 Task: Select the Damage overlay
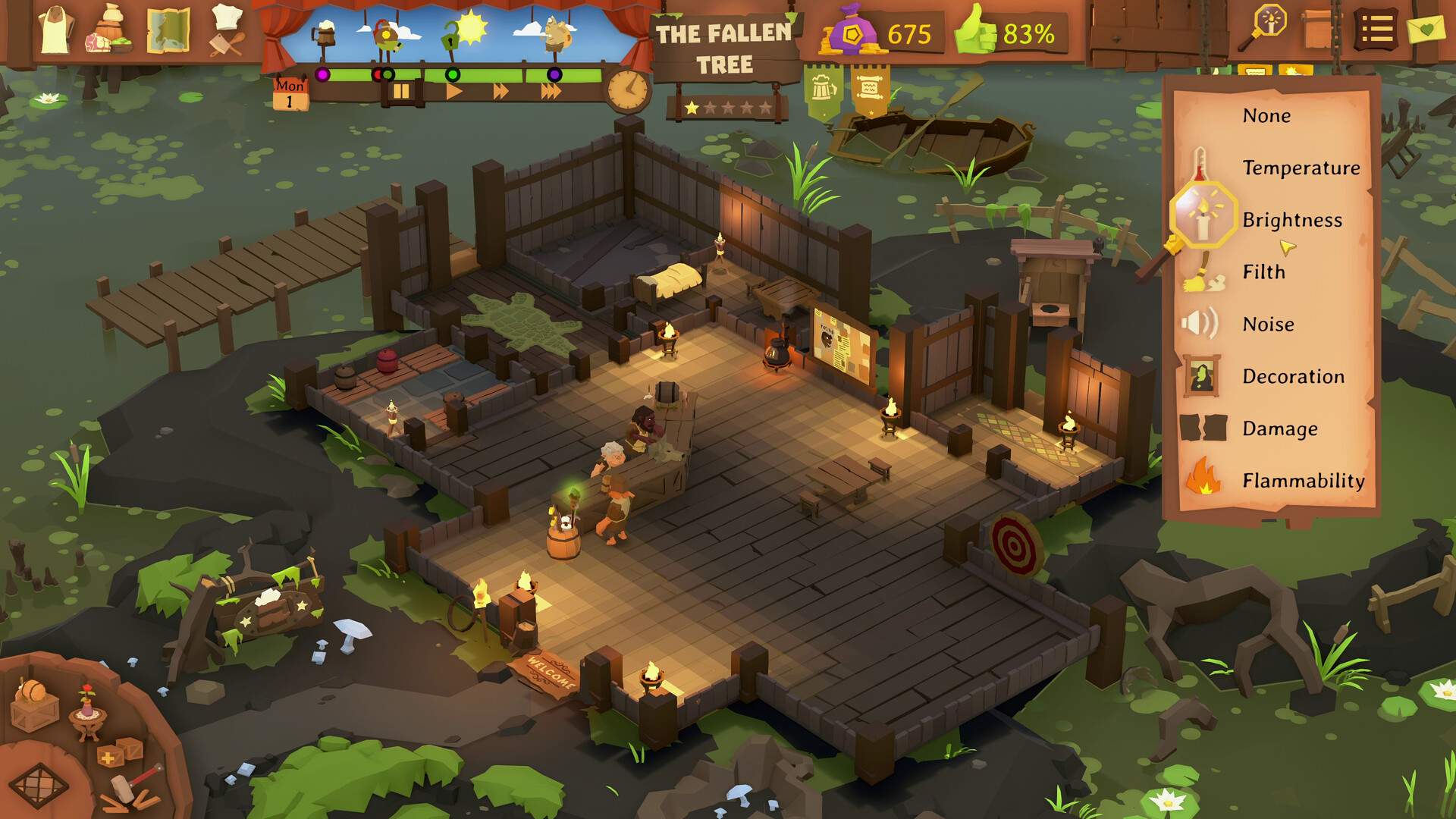tap(1282, 428)
